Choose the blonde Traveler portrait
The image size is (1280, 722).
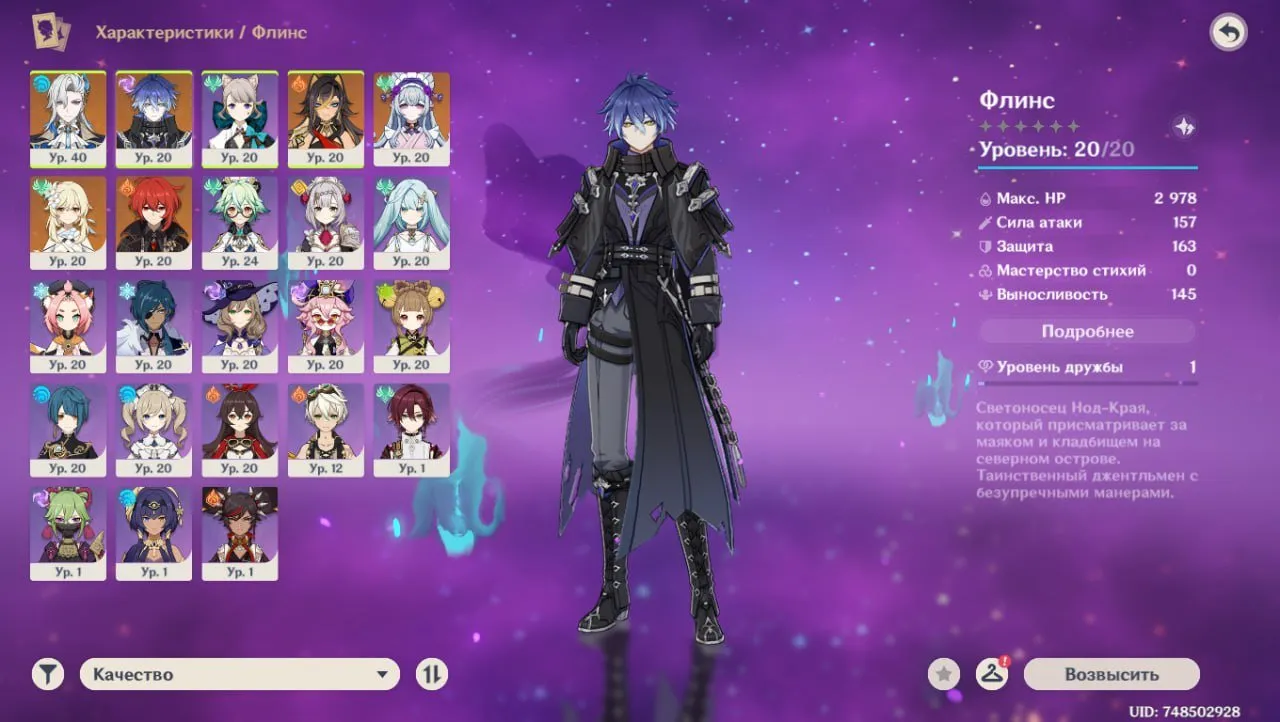click(x=68, y=222)
